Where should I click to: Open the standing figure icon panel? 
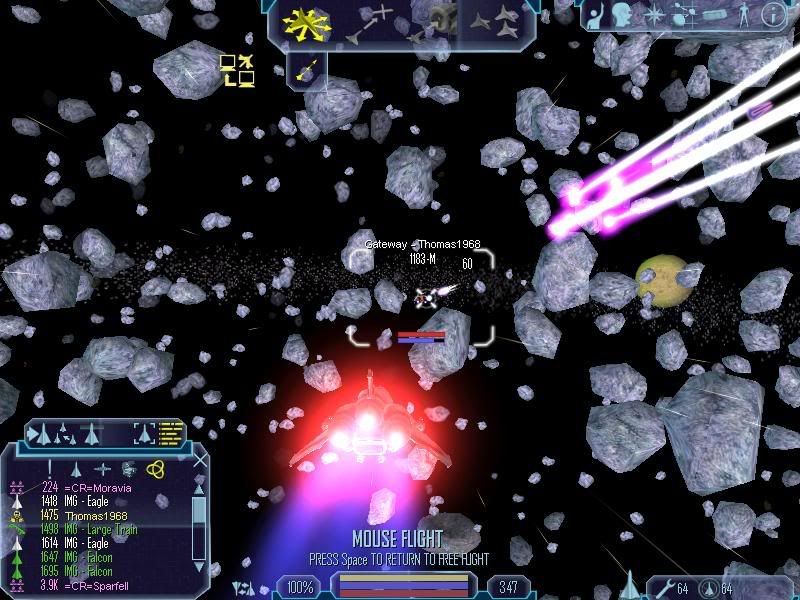coord(745,15)
